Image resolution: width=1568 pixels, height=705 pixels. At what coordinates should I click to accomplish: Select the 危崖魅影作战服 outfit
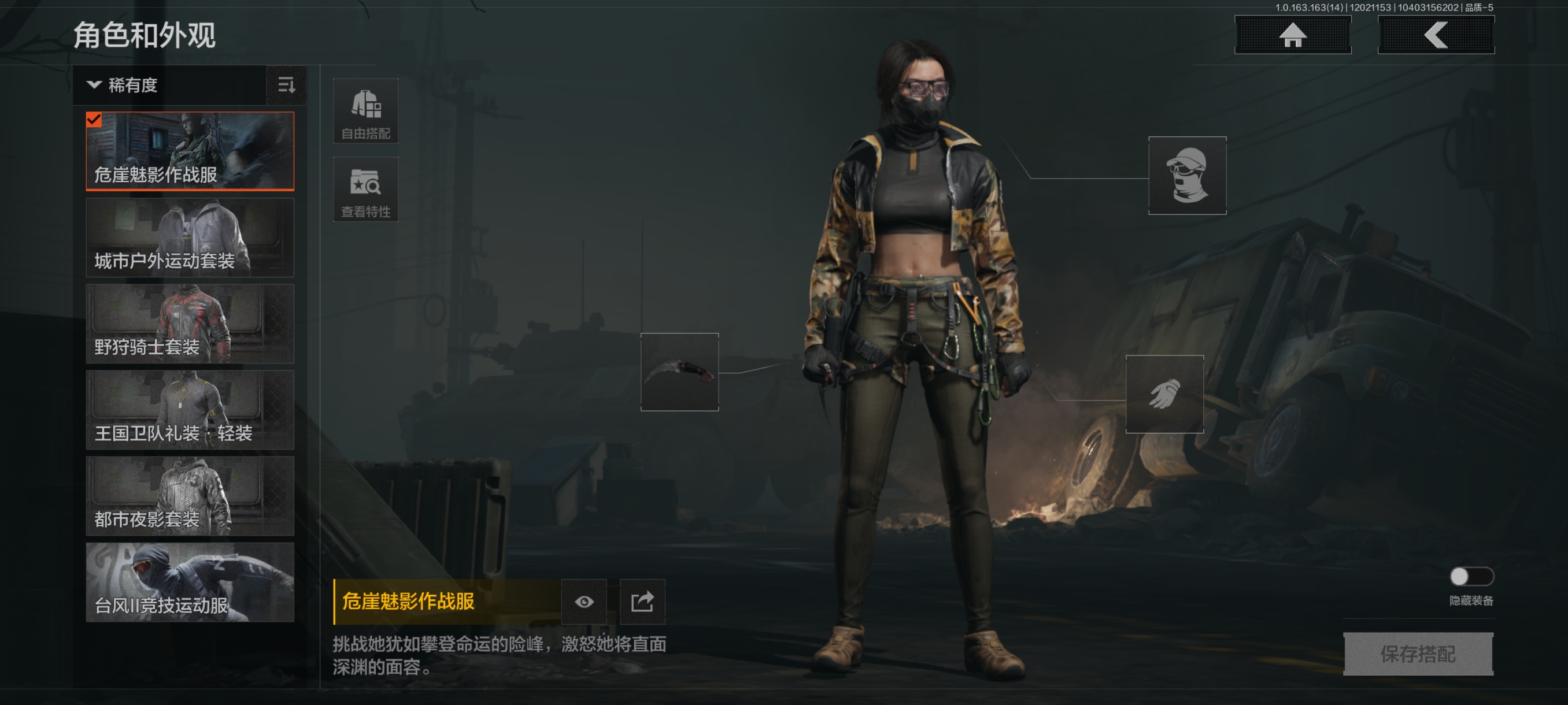[x=190, y=151]
